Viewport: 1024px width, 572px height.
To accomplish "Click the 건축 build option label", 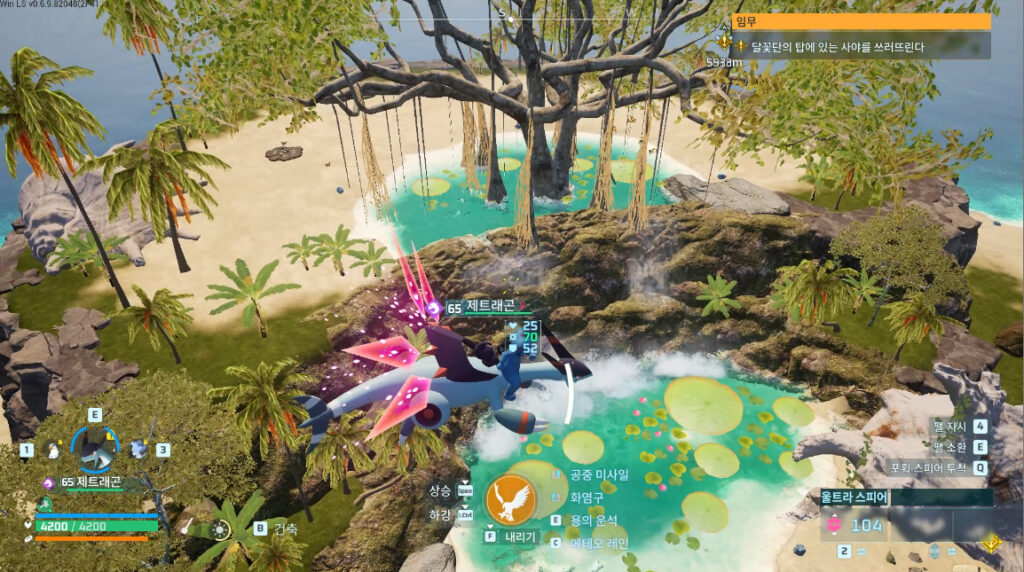I will coord(287,528).
